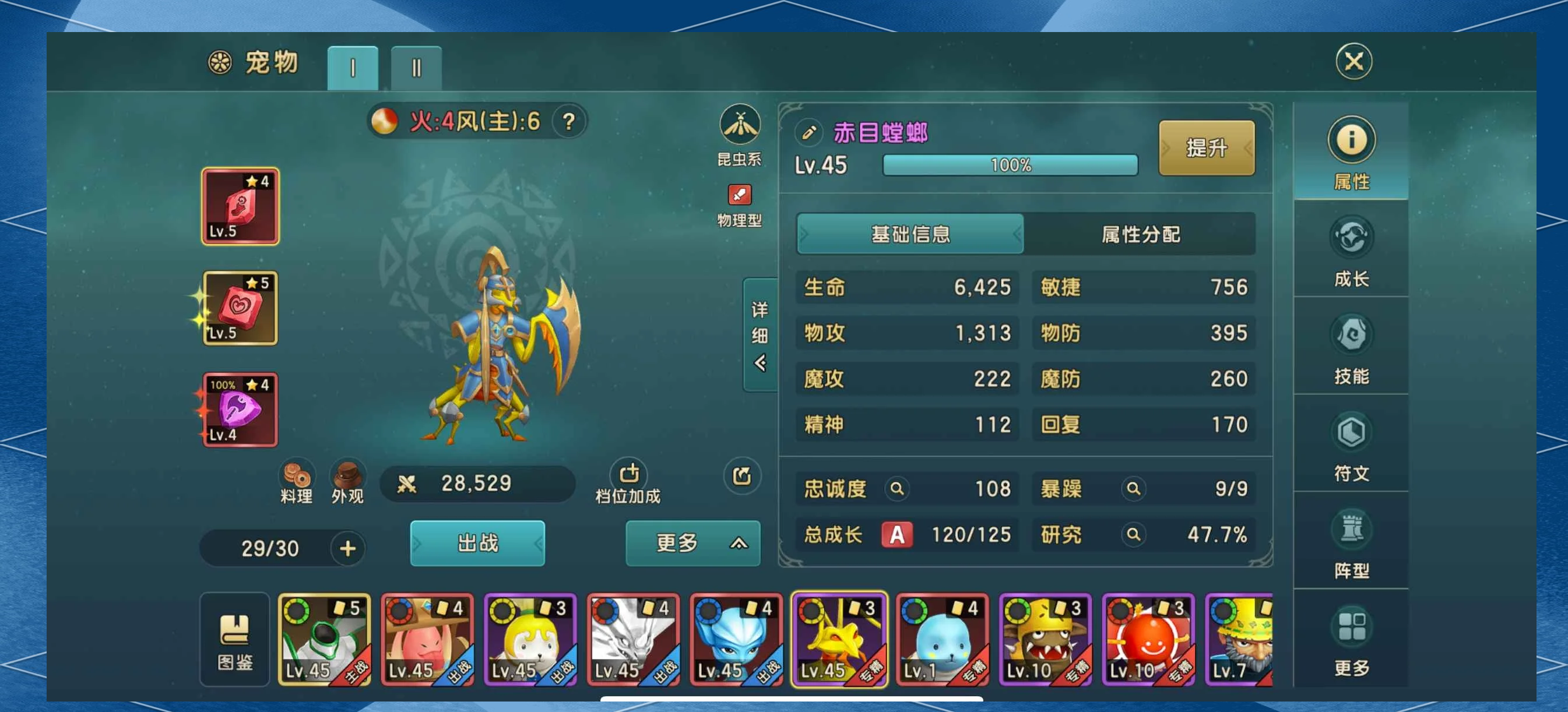The height and width of the screenshot is (712, 1568).
Task: Open the 昆虫系 insect type icon
Action: point(740,126)
